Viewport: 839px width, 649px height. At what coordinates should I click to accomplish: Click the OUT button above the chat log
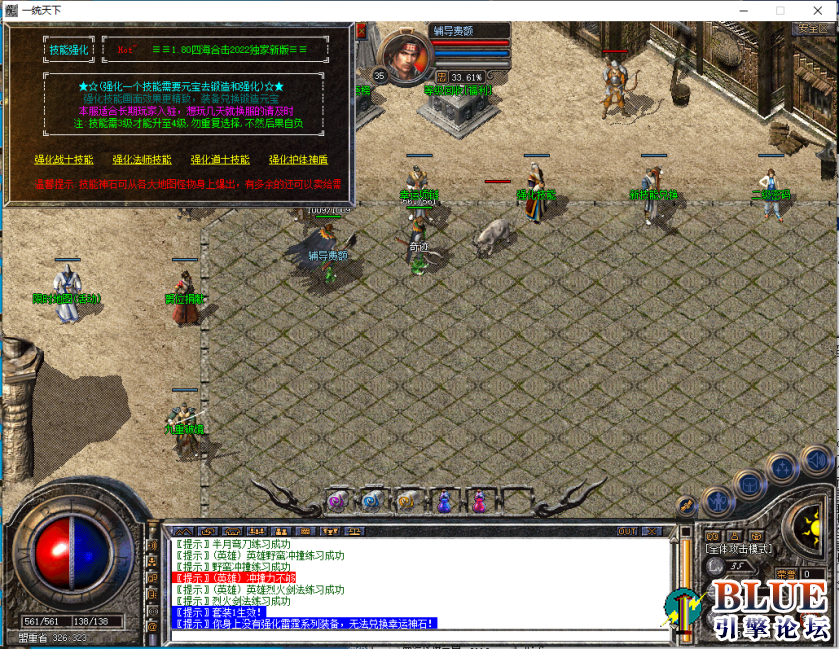click(x=627, y=530)
